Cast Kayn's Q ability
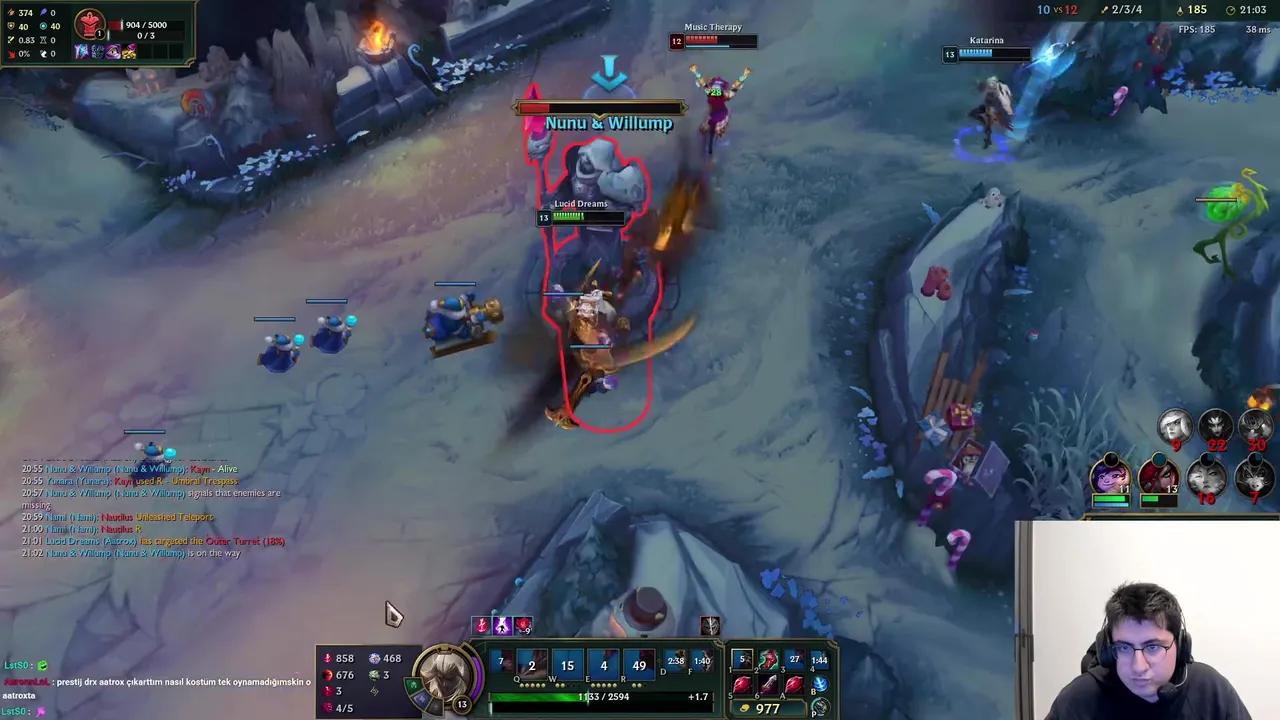The width and height of the screenshot is (1280, 720). (530, 666)
